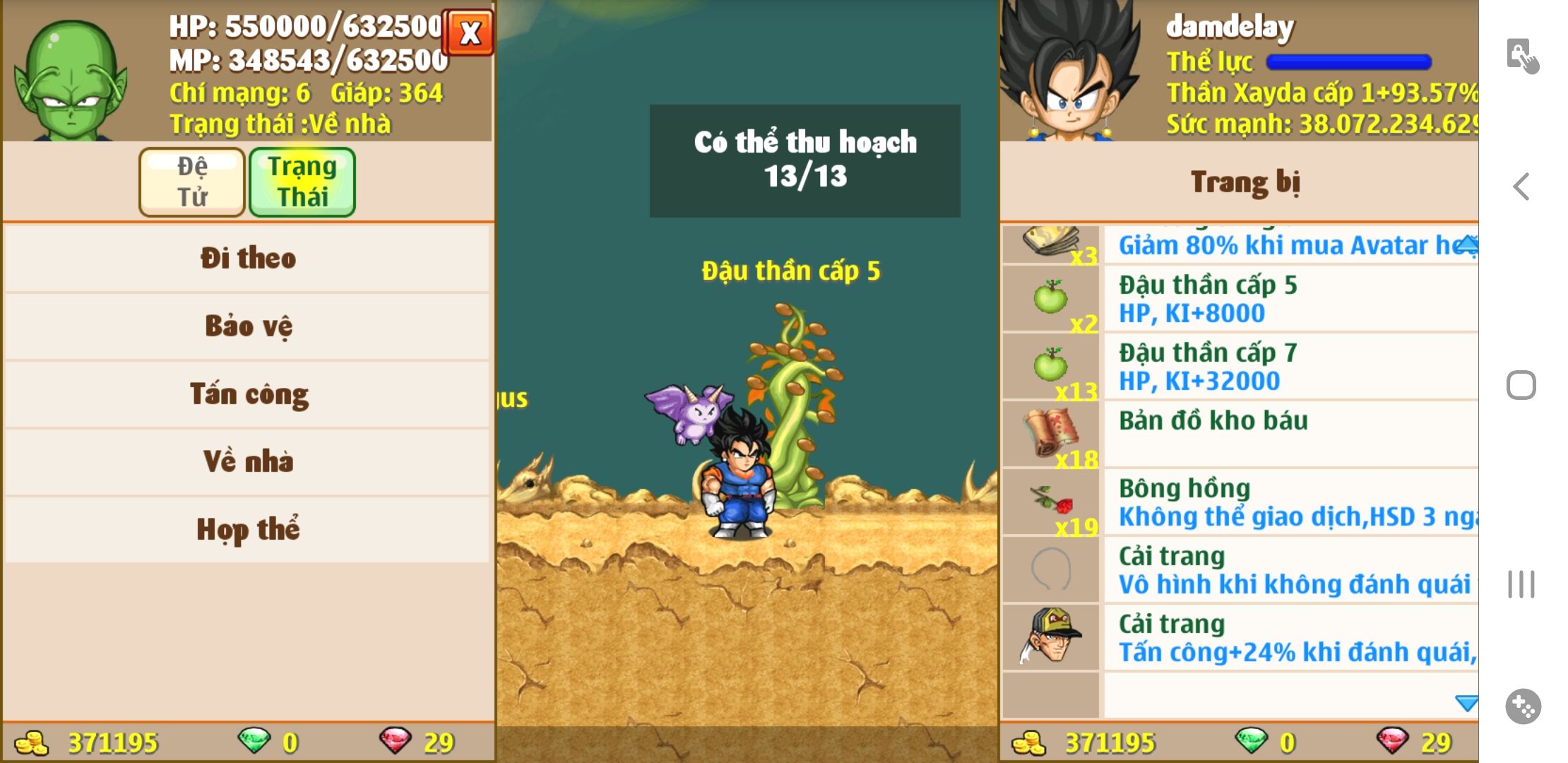Select the Tấn công command

coord(247,394)
